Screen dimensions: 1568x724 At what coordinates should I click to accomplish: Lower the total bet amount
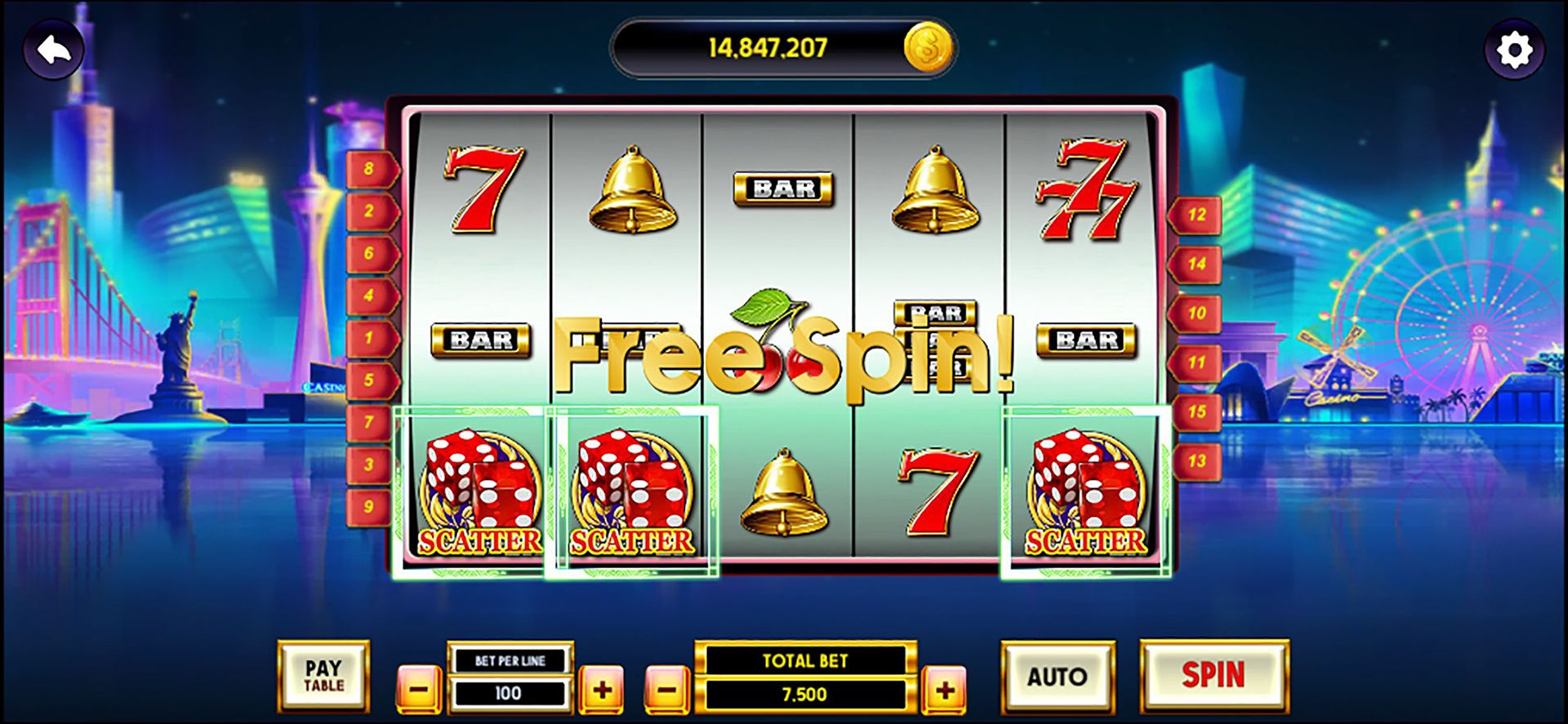coord(667,691)
